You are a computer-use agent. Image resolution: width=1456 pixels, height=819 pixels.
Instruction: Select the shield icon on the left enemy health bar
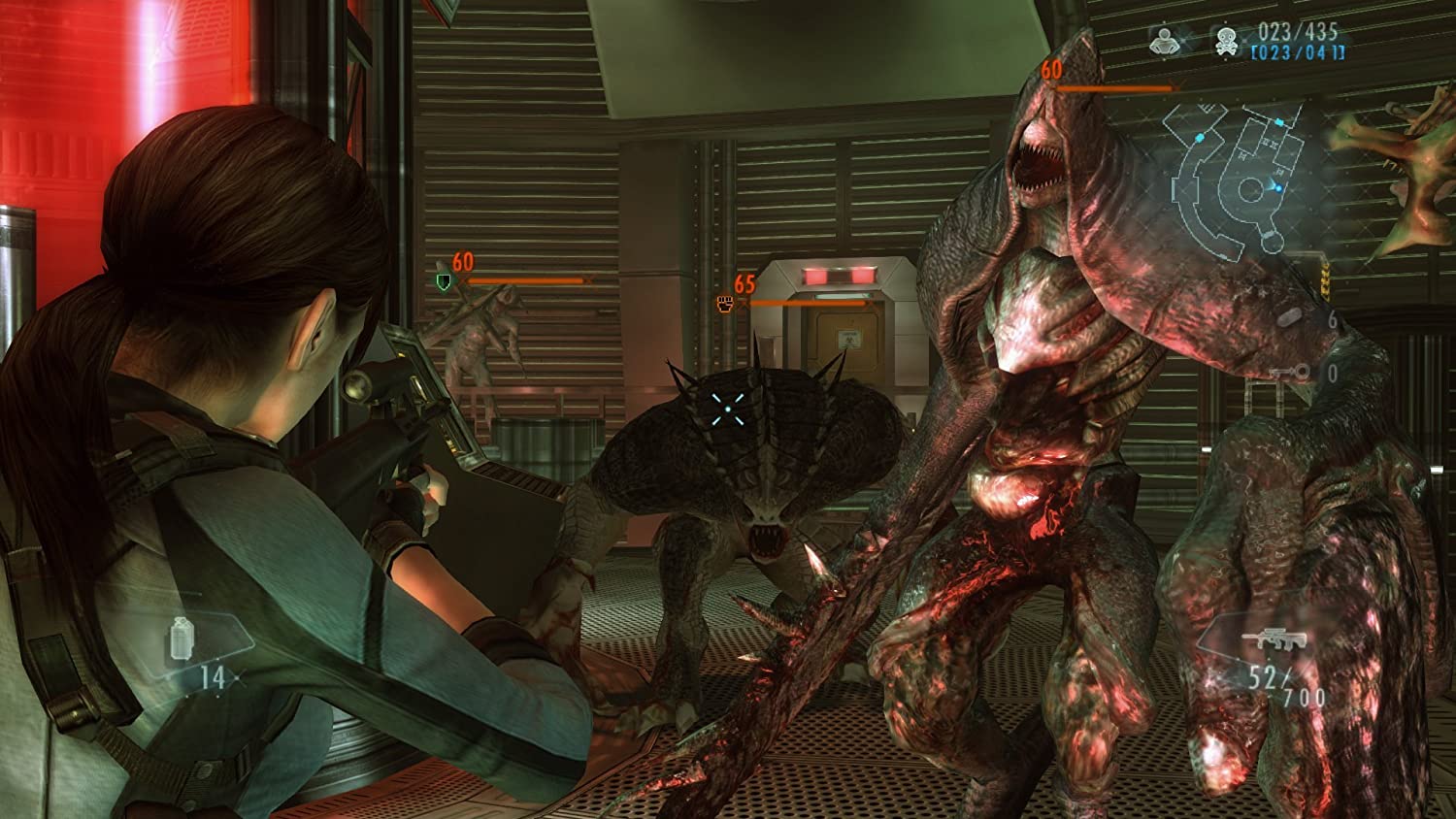(444, 283)
